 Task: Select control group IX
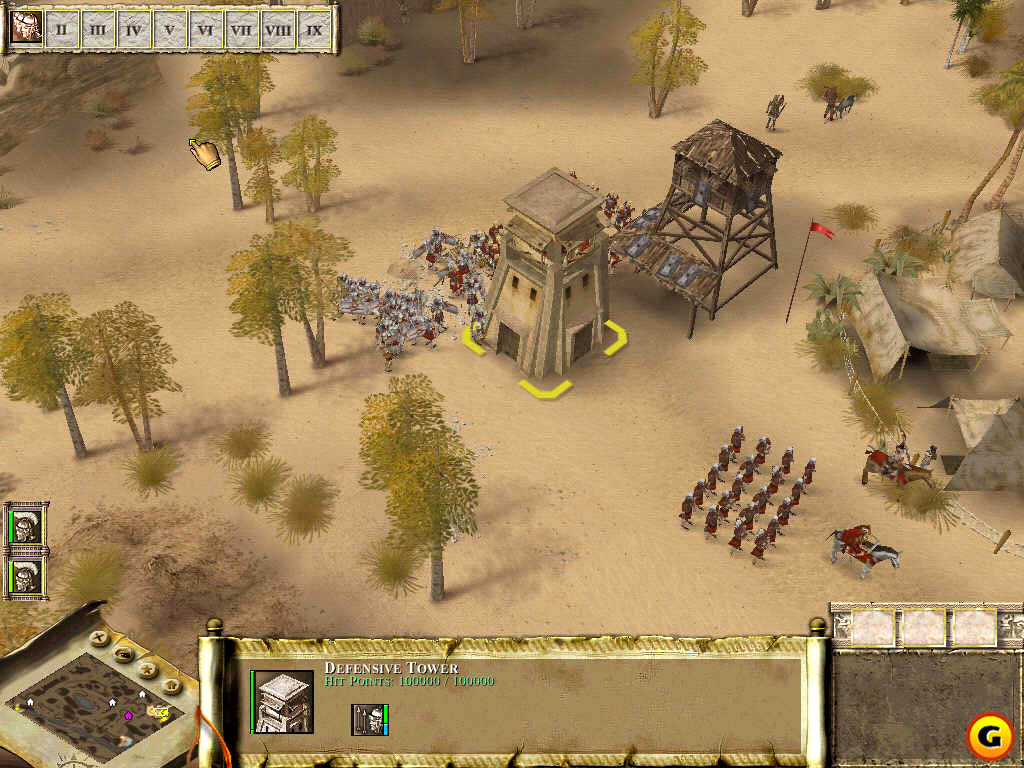click(x=314, y=30)
